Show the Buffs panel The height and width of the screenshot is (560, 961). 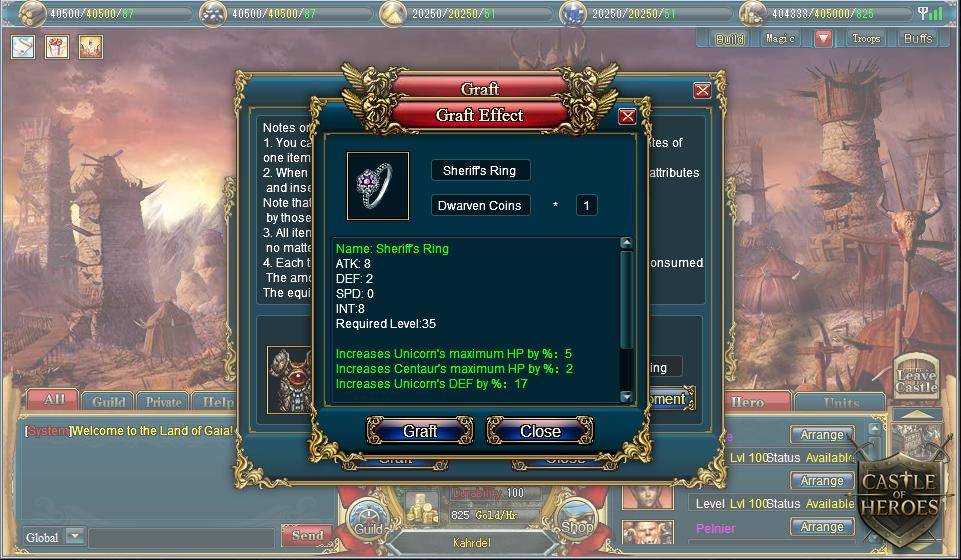917,39
